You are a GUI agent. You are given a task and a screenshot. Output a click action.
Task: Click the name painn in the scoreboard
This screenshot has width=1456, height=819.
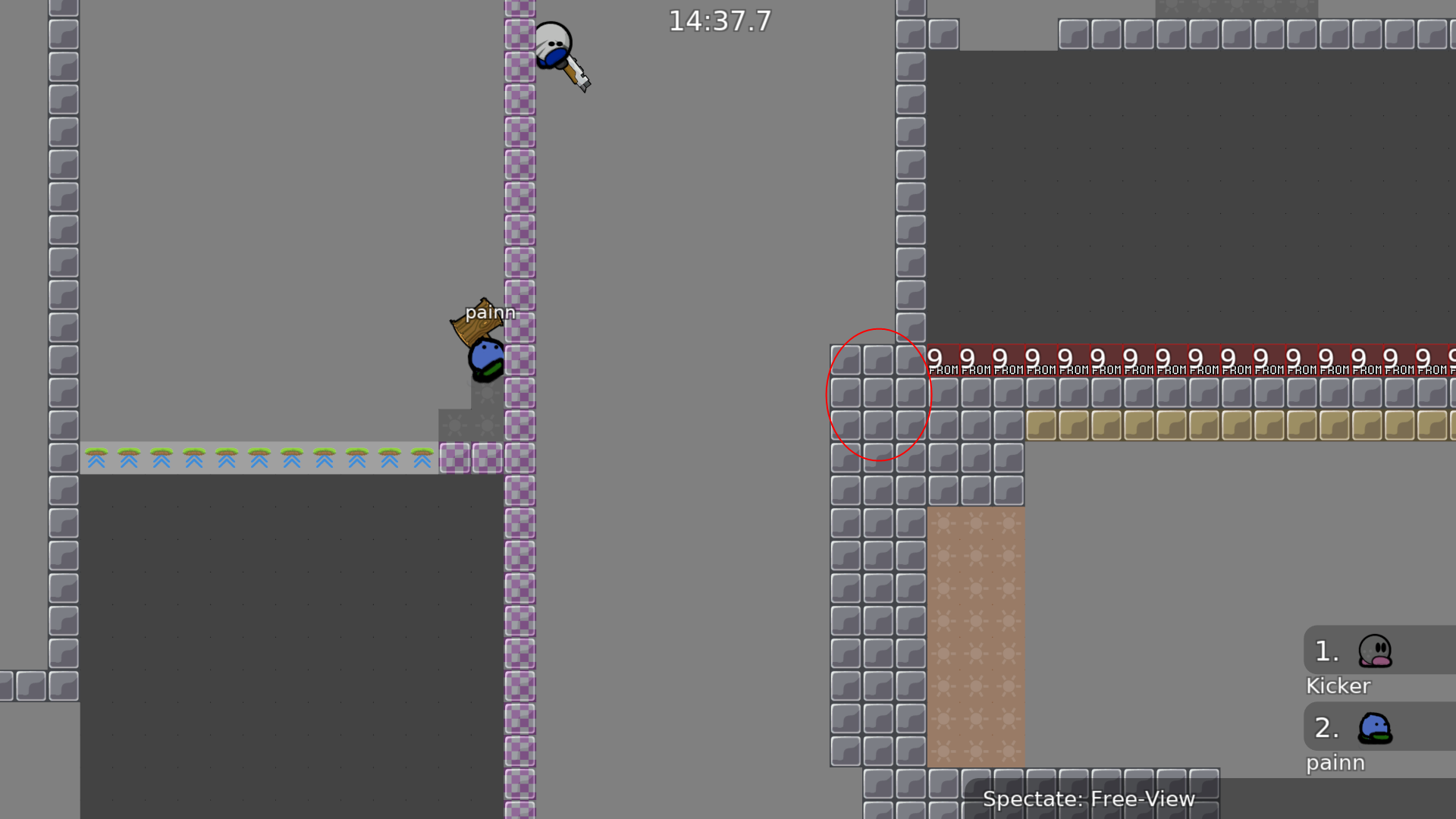1335,763
